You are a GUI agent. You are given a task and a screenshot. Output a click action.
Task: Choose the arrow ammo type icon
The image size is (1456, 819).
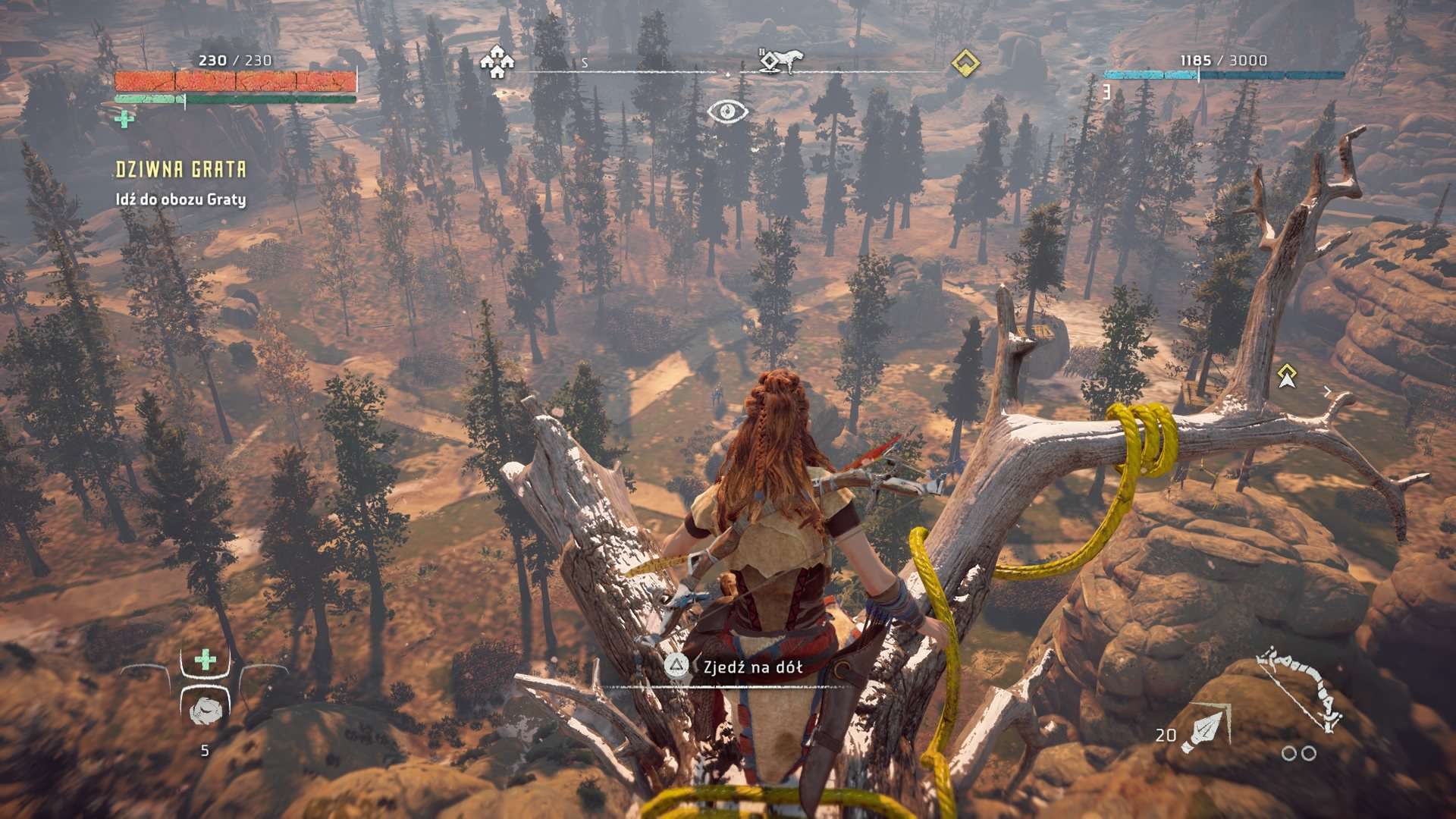(x=1207, y=727)
